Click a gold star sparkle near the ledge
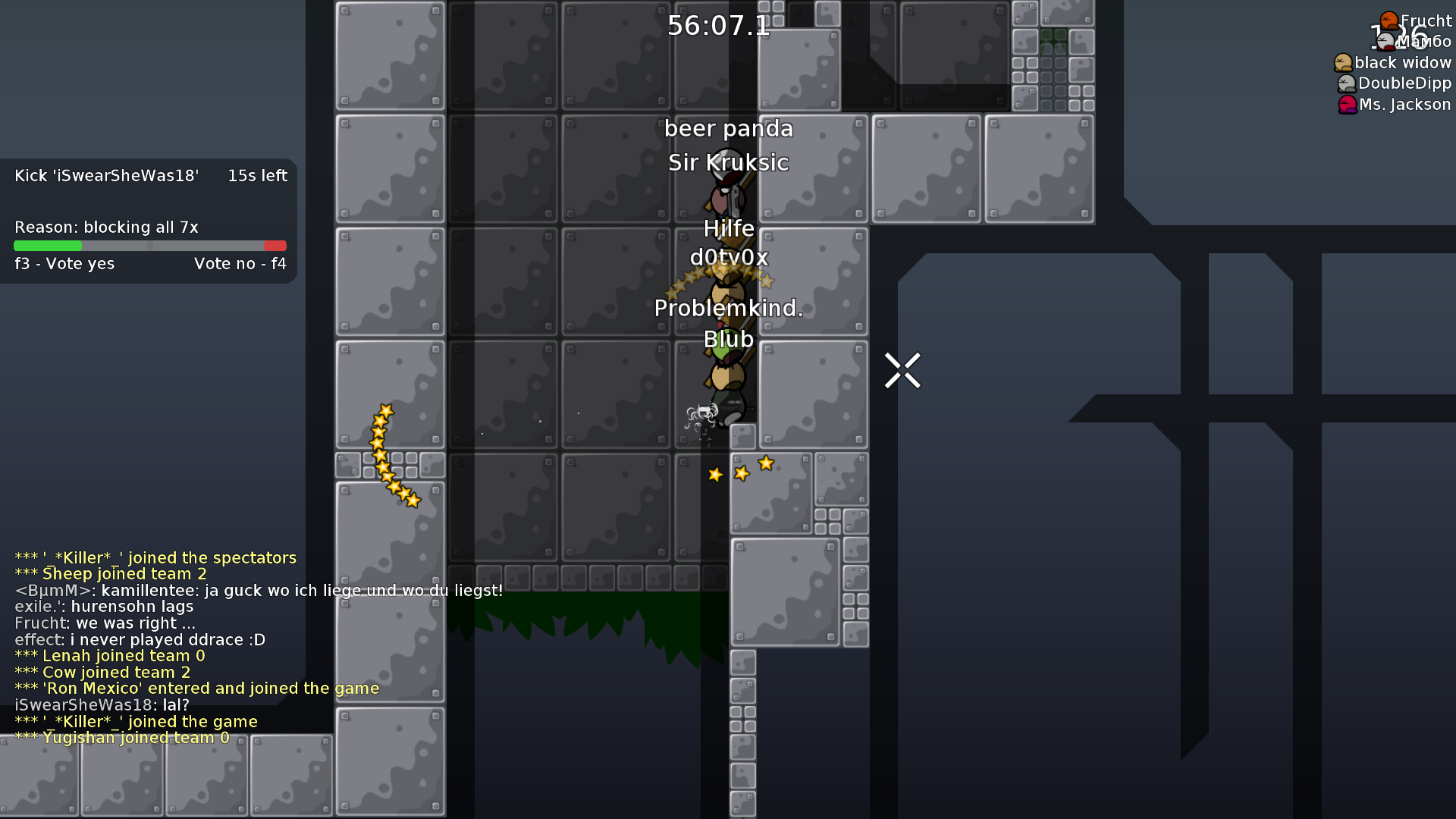 tap(765, 463)
